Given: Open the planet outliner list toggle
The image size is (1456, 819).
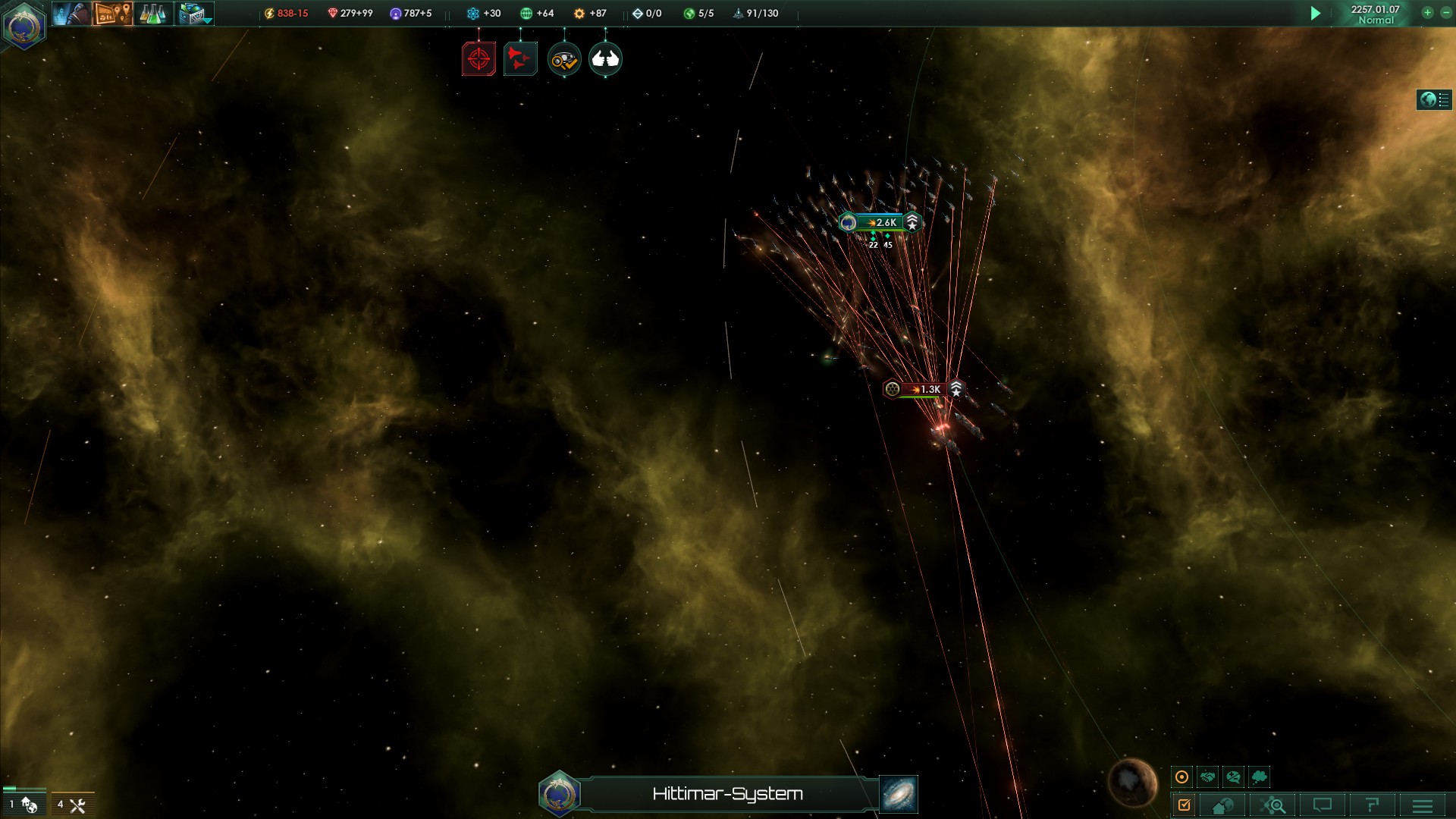Looking at the screenshot, I should [x=1434, y=99].
